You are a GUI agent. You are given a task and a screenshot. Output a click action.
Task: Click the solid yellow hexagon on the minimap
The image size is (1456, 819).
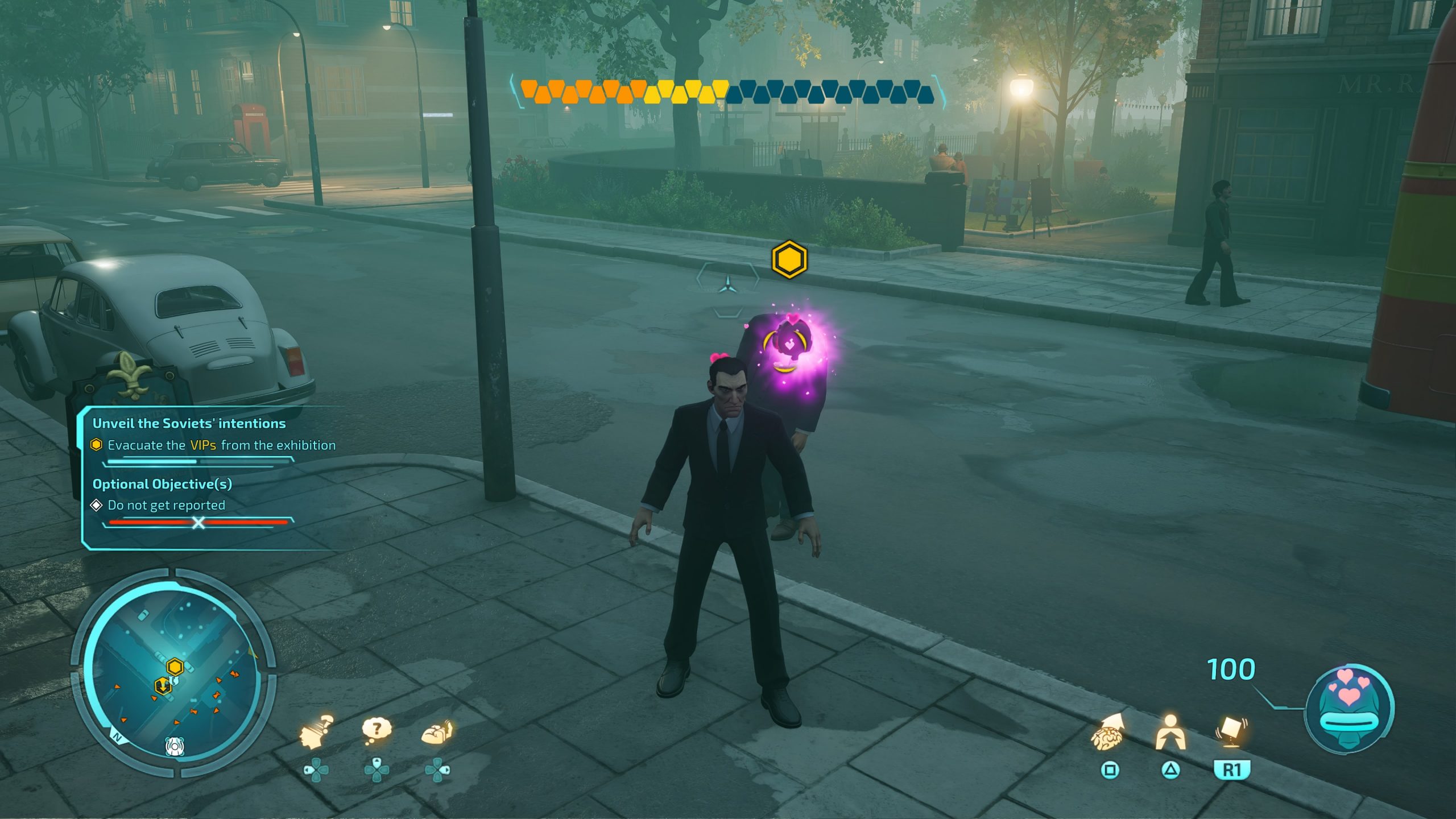(175, 666)
